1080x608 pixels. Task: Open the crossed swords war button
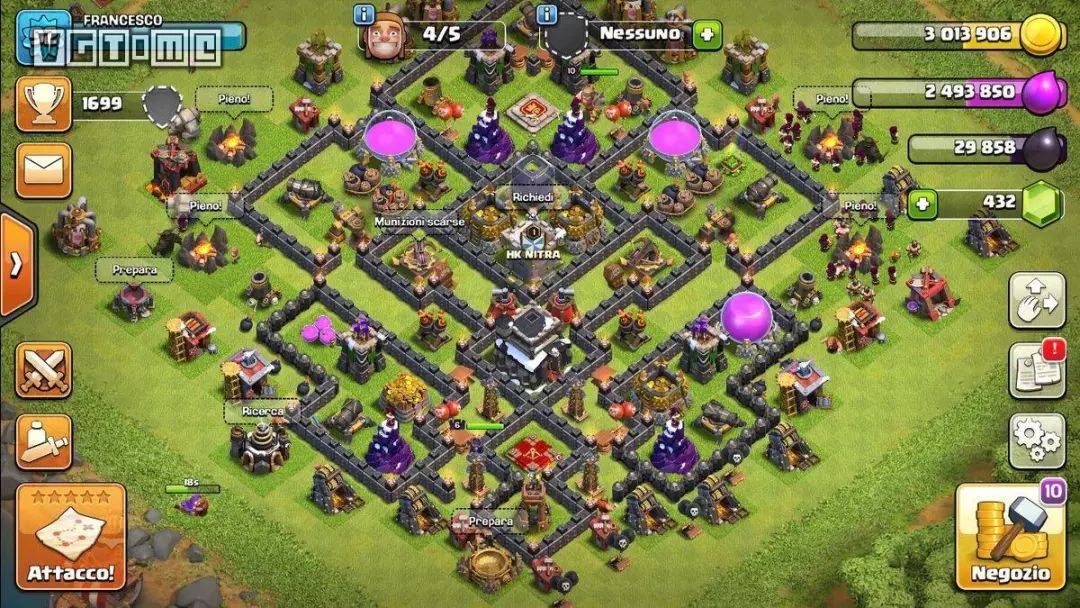pyautogui.click(x=43, y=370)
